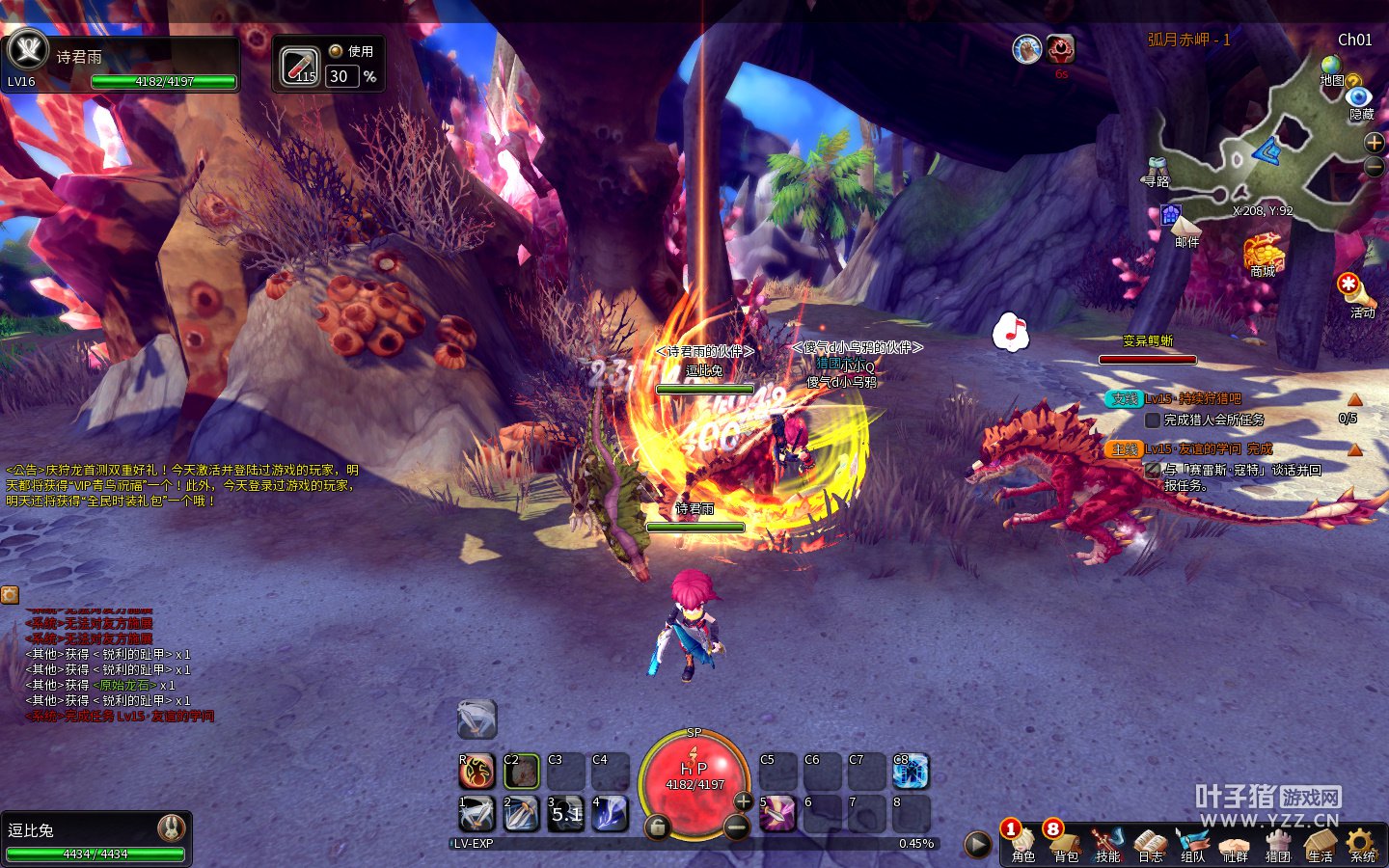Expand the bottom menu arrow button
This screenshot has width=1389, height=868.
pyautogui.click(x=977, y=844)
